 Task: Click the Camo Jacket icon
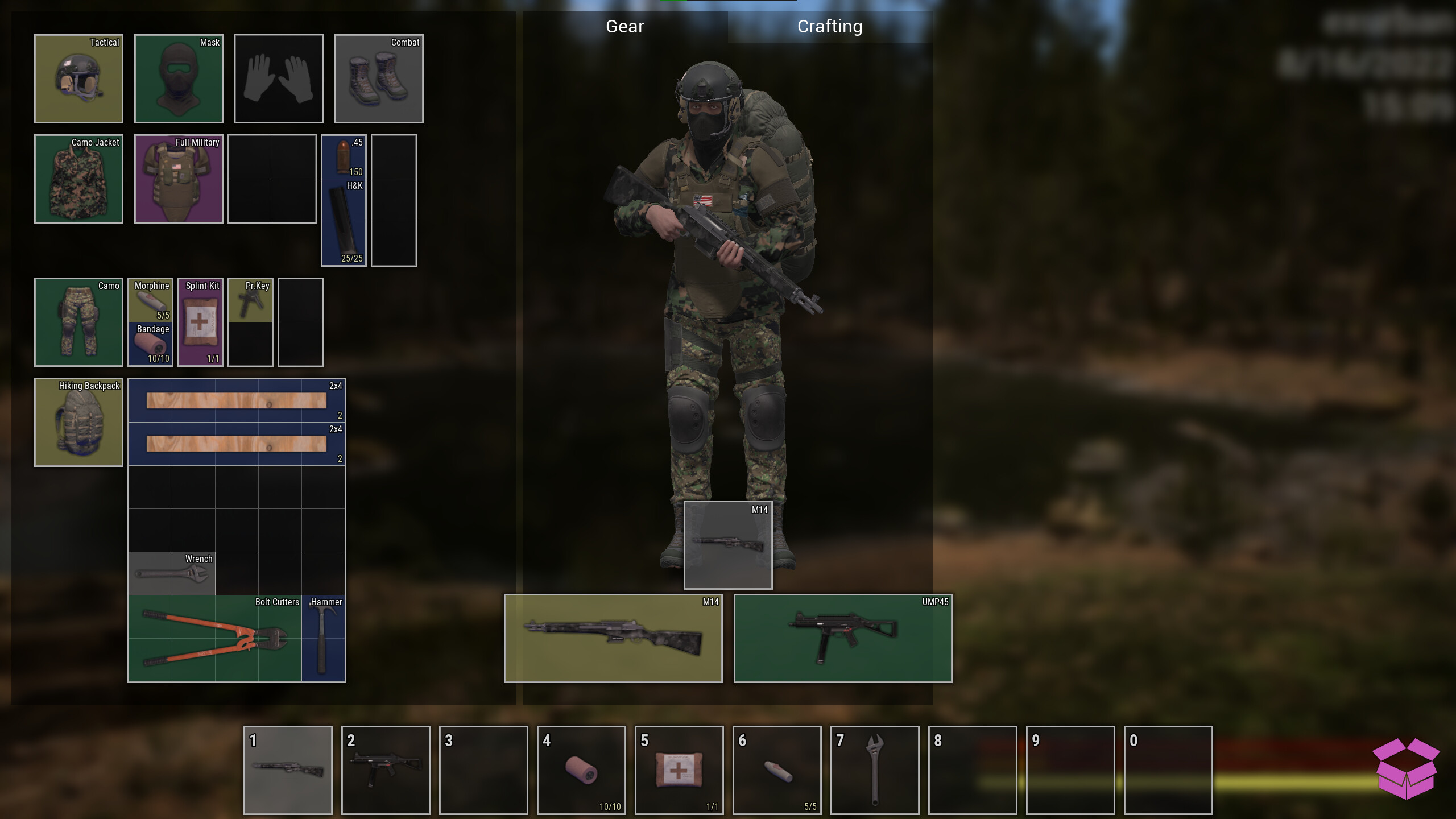click(78, 179)
